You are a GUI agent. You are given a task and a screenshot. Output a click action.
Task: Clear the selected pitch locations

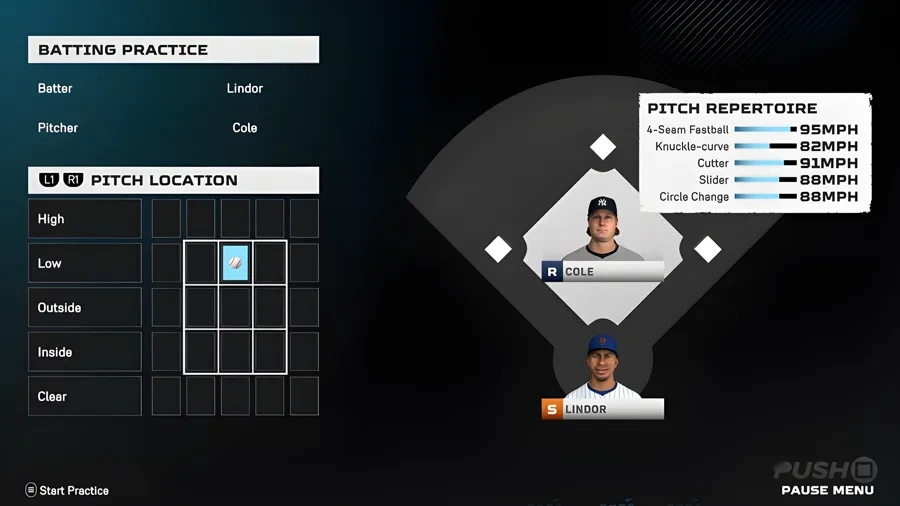tap(85, 396)
